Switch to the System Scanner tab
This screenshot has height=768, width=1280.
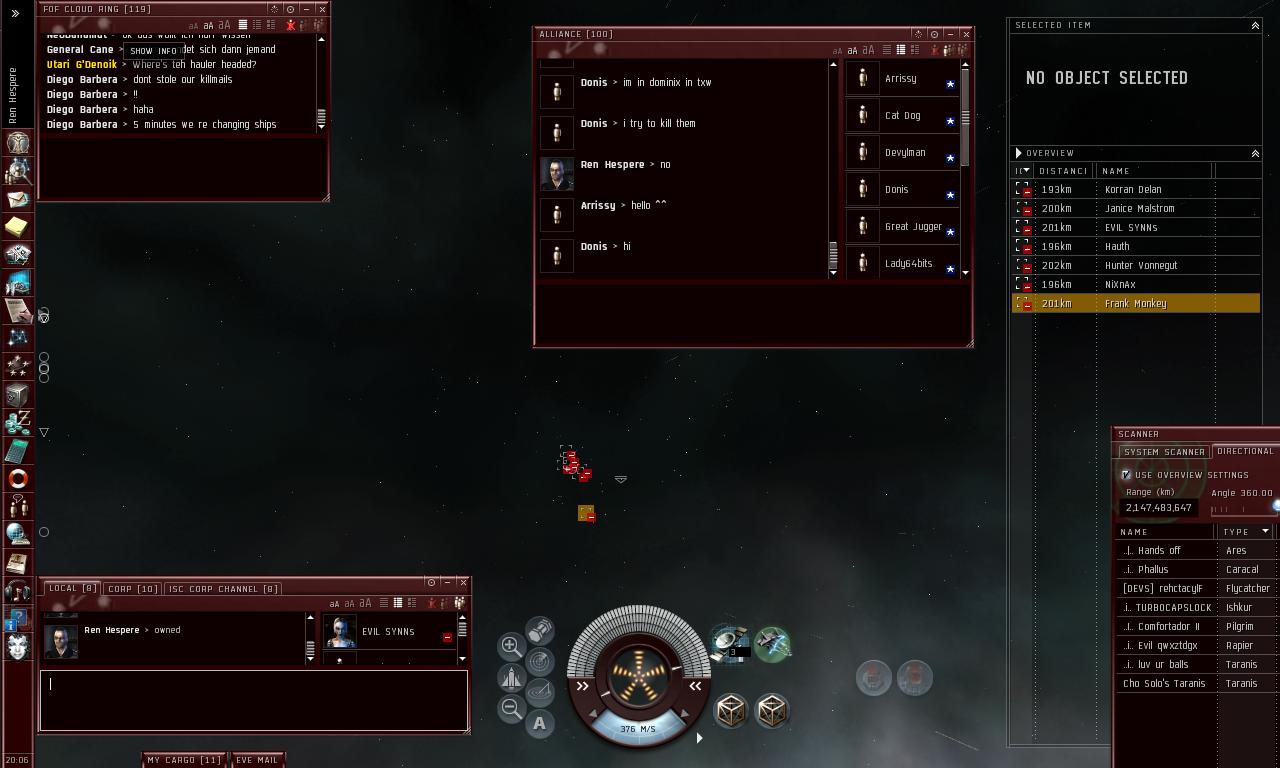pos(1164,452)
